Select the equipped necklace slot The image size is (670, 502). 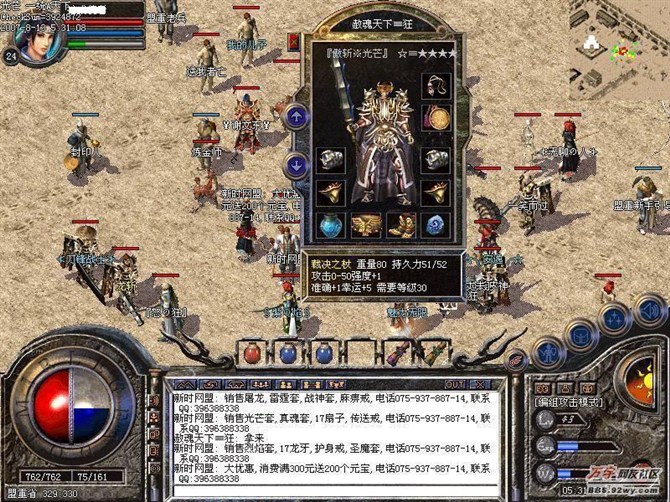click(435, 86)
